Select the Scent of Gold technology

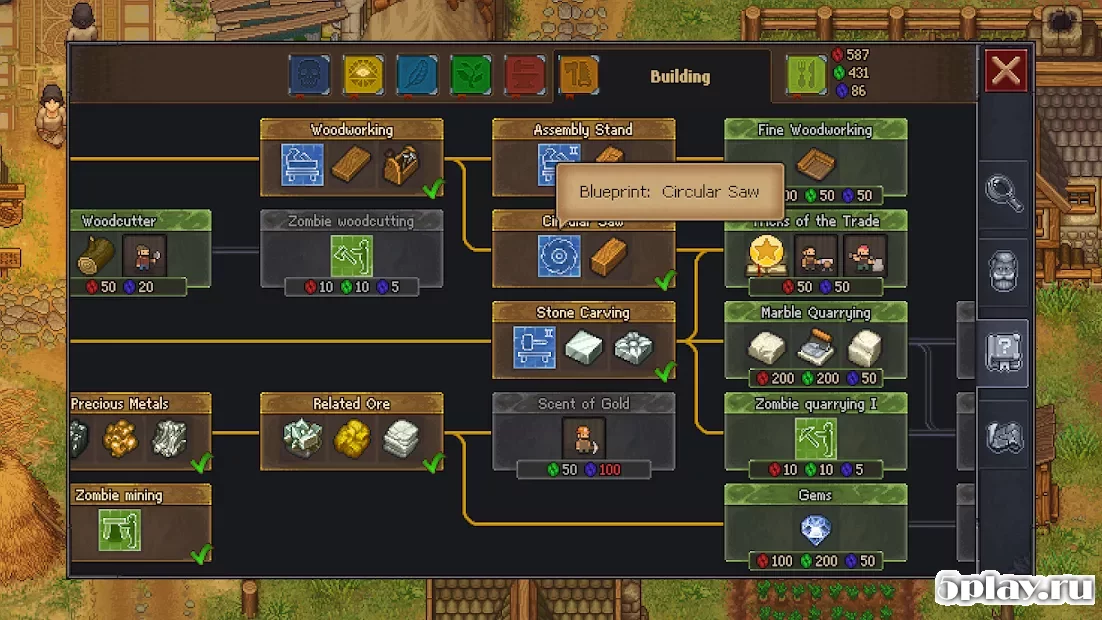coord(583,435)
